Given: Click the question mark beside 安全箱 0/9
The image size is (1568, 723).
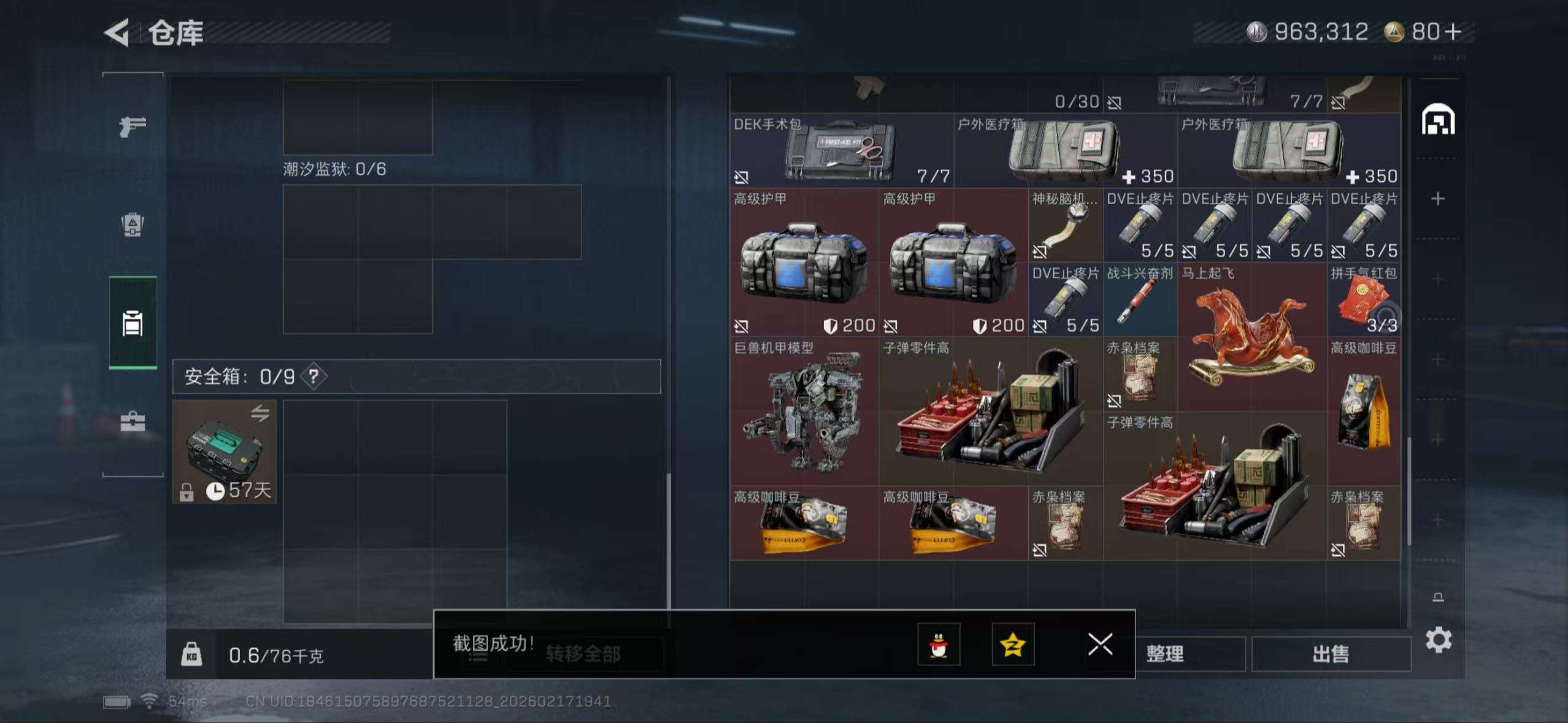Looking at the screenshot, I should click(x=313, y=377).
